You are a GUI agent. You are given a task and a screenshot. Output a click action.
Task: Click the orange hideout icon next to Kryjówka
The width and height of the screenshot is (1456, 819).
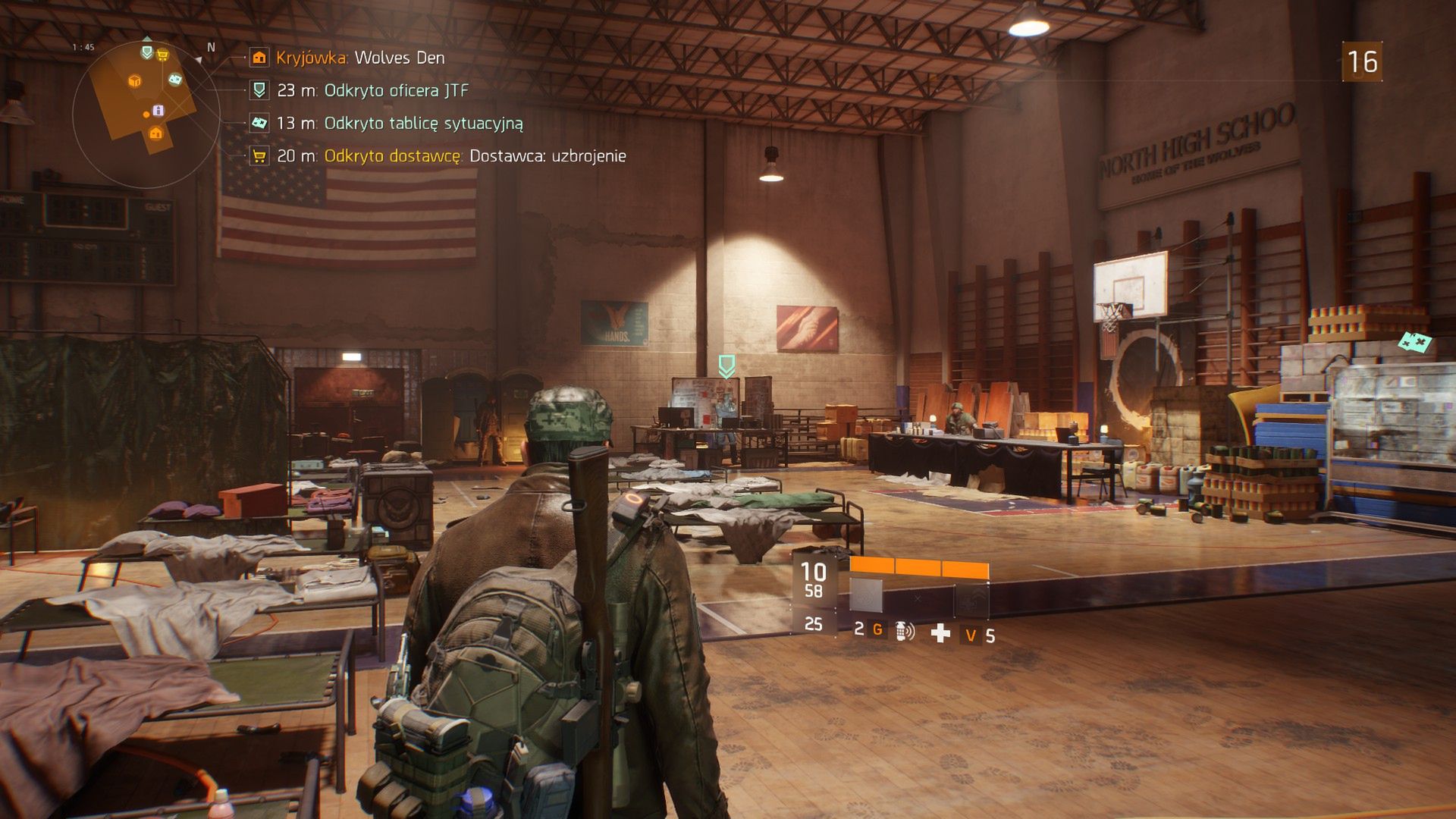tap(259, 58)
